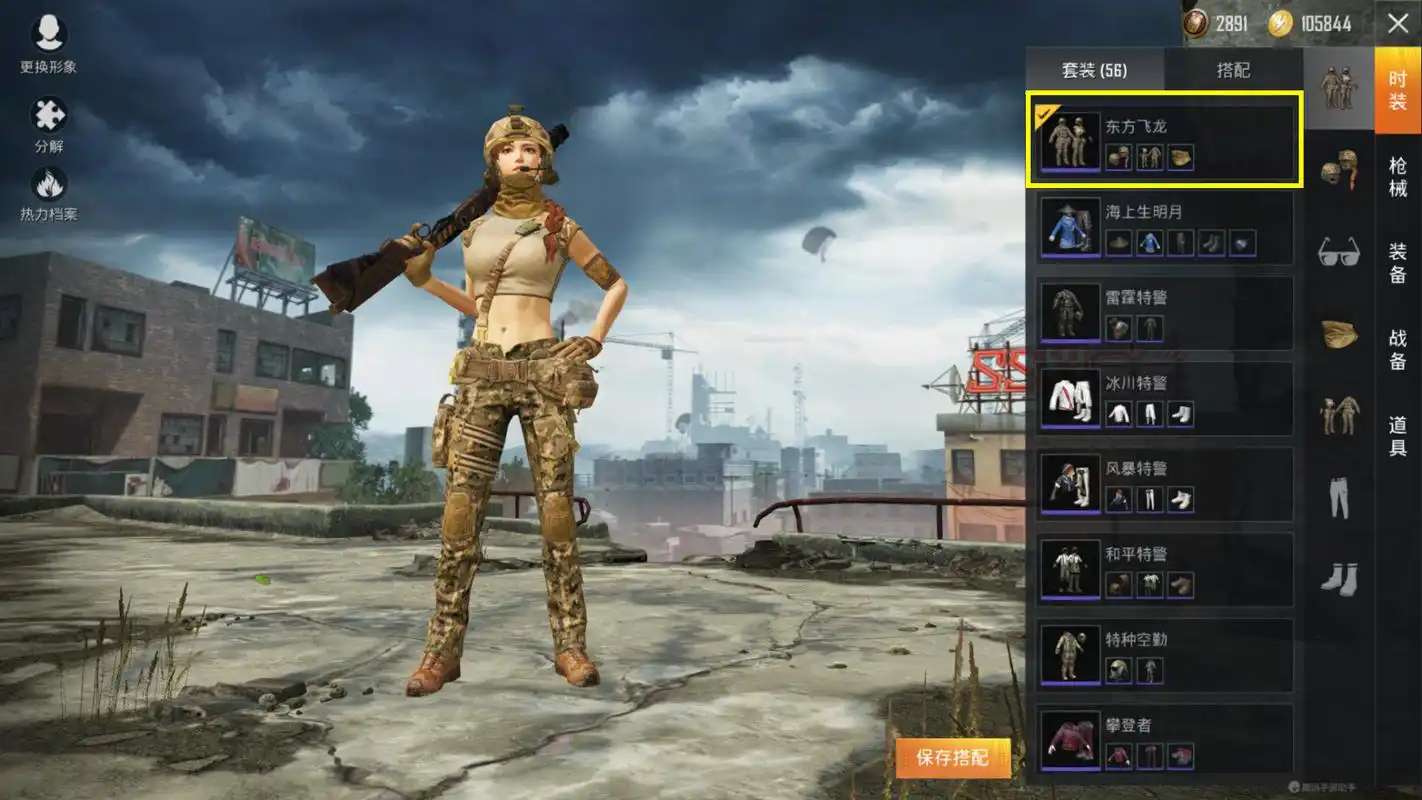The height and width of the screenshot is (800, 1422).
Task: Switch to the 枪械 firearms category
Action: 1397,176
